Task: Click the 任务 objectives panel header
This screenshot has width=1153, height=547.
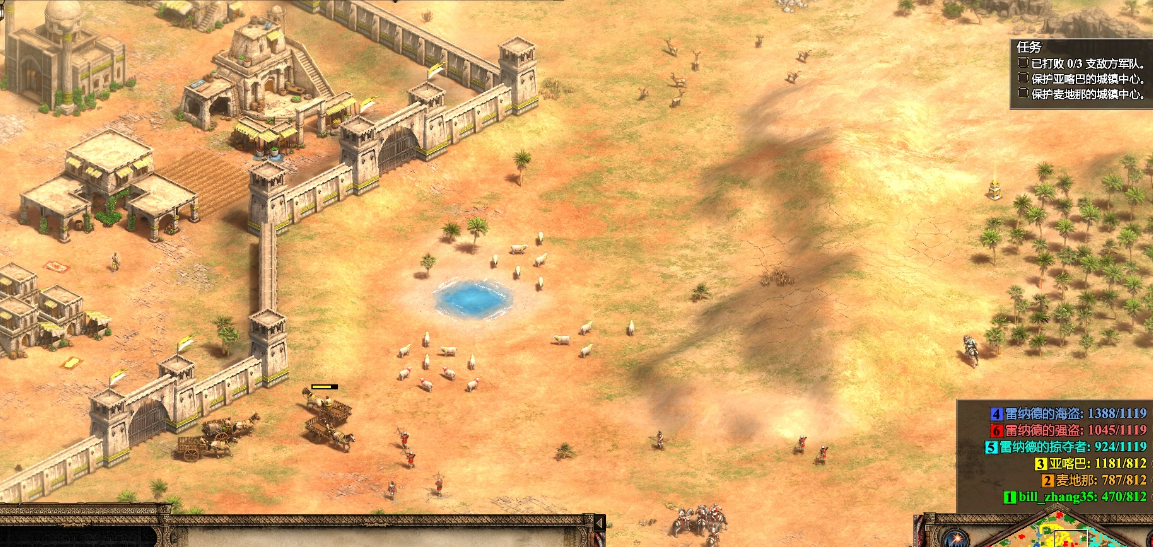Action: [x=1029, y=47]
